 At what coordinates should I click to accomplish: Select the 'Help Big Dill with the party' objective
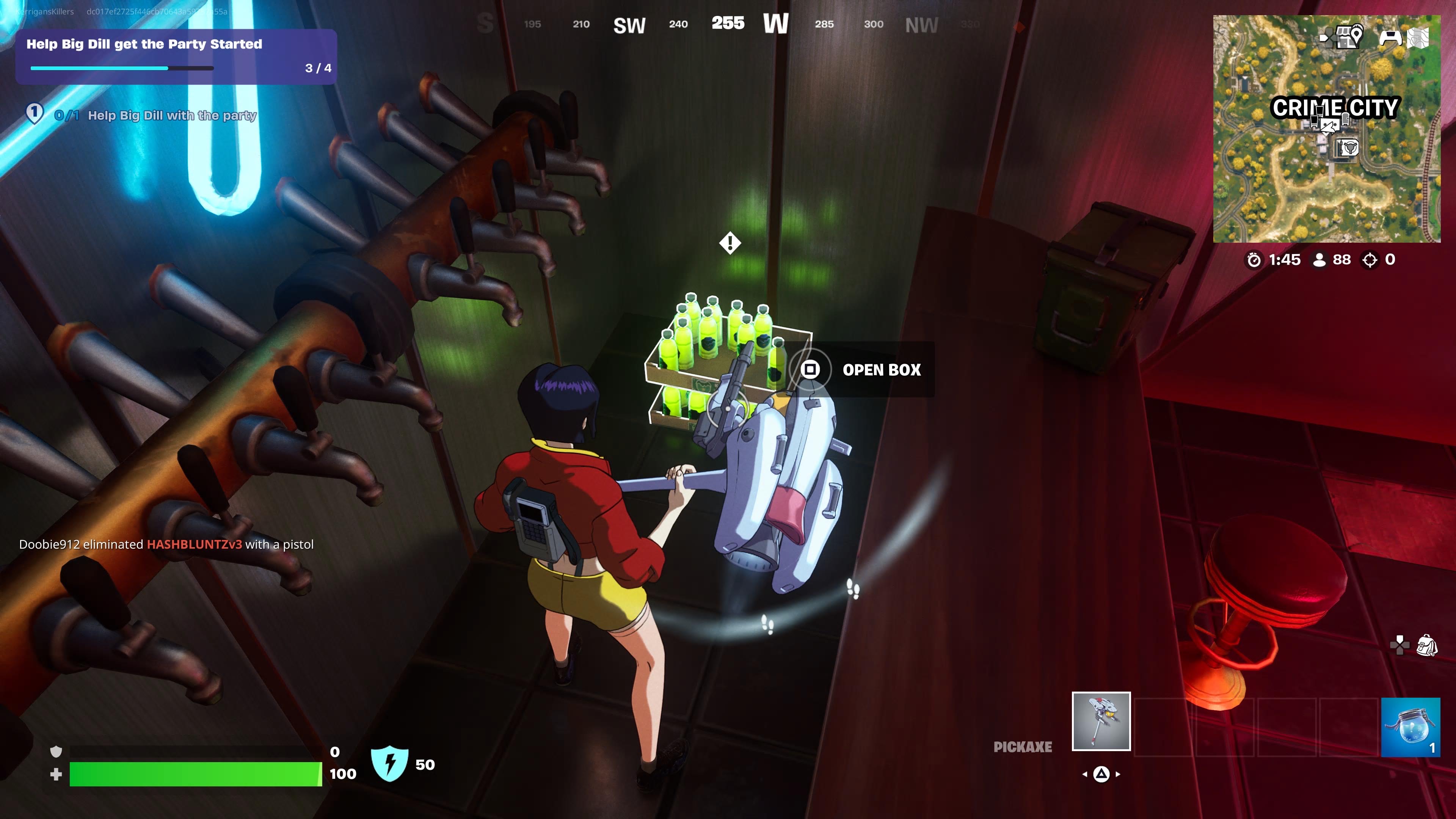(x=171, y=115)
